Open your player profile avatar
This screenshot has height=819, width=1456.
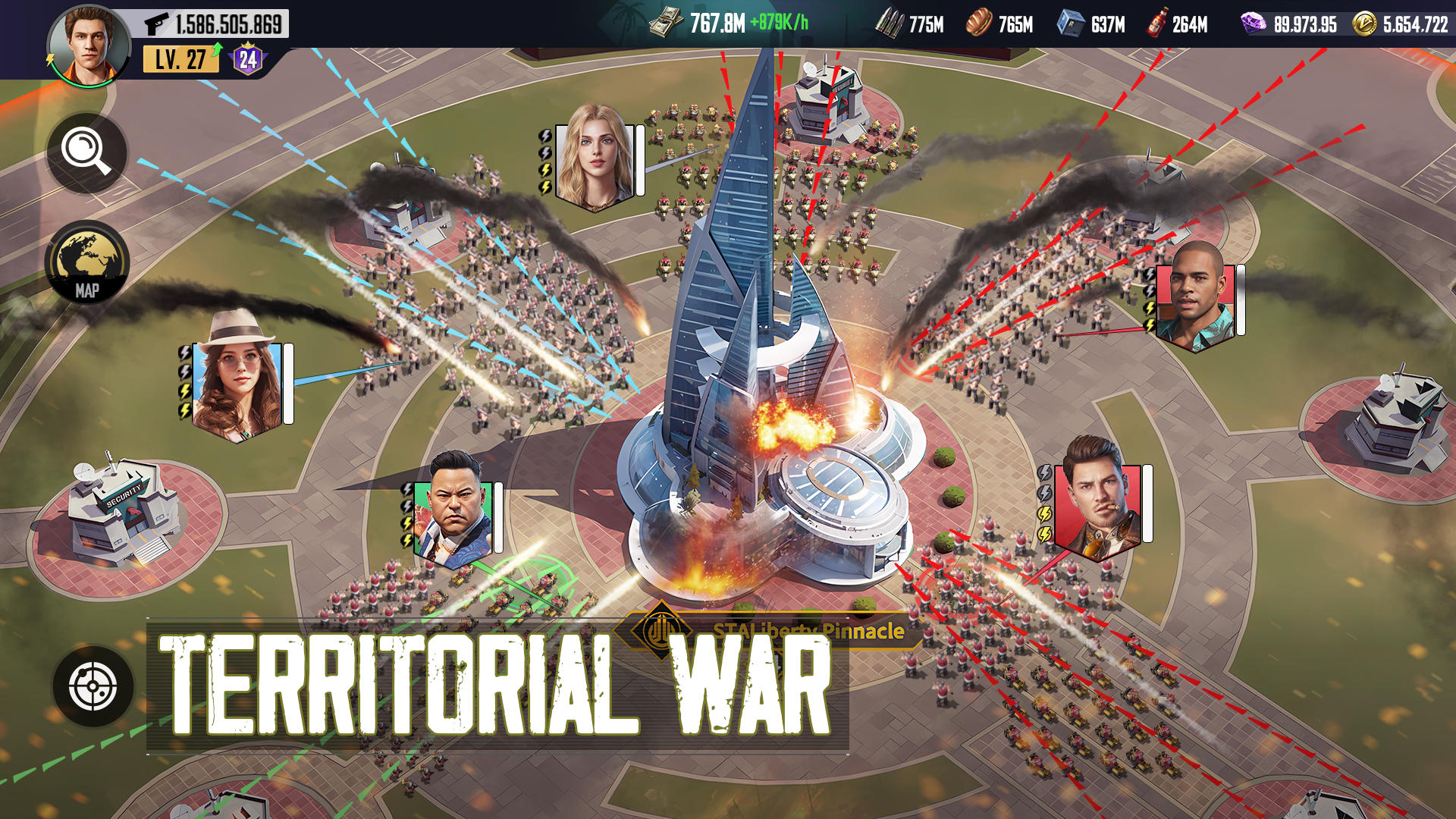click(89, 42)
